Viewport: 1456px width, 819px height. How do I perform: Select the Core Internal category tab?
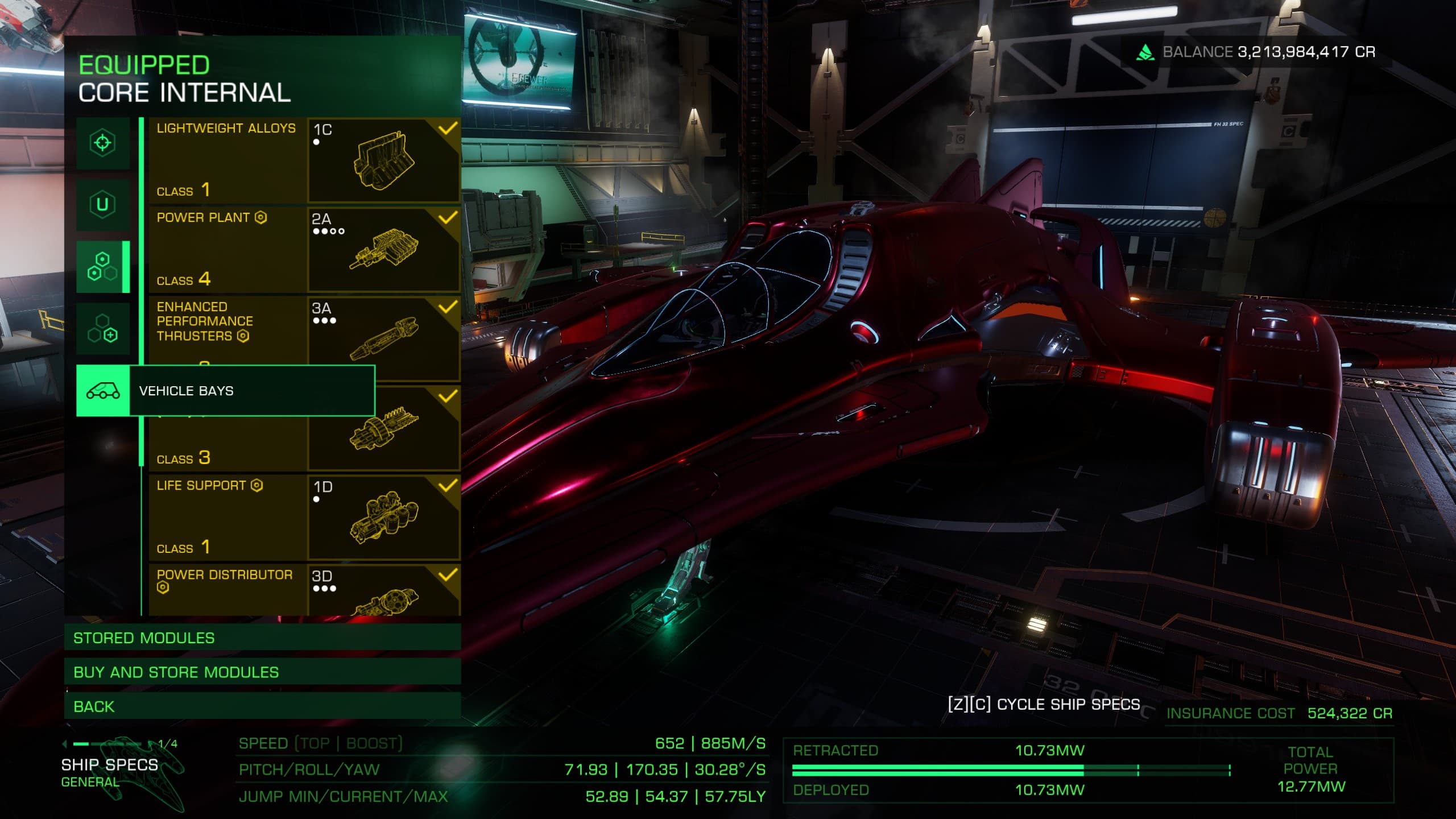pyautogui.click(x=102, y=267)
